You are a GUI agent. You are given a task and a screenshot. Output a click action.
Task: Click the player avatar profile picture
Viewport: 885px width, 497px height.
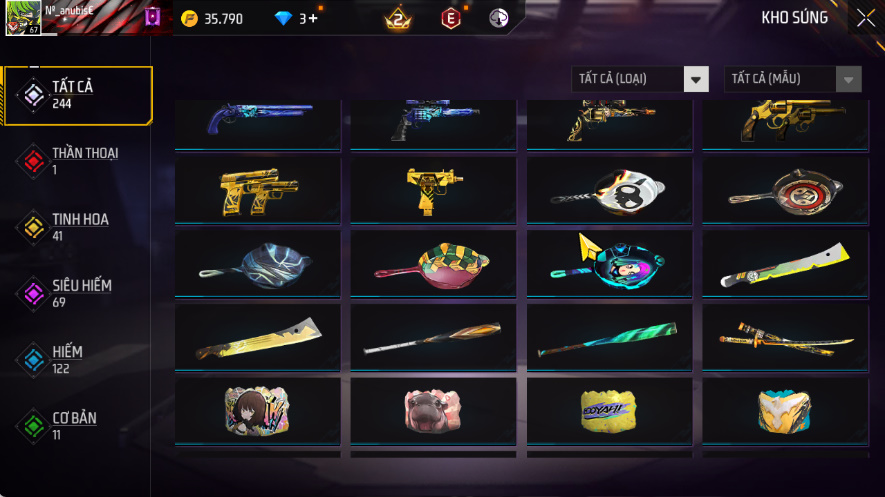[x=23, y=18]
